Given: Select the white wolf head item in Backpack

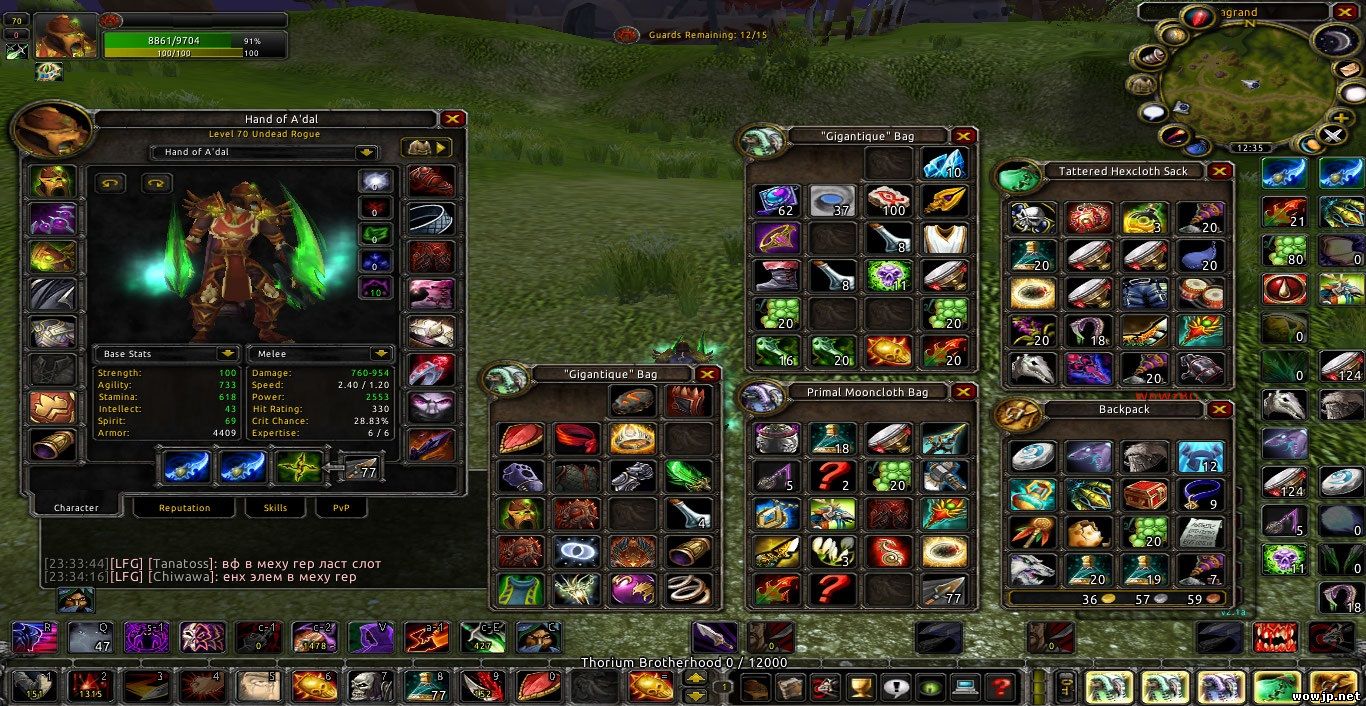Looking at the screenshot, I should click(x=1031, y=569).
